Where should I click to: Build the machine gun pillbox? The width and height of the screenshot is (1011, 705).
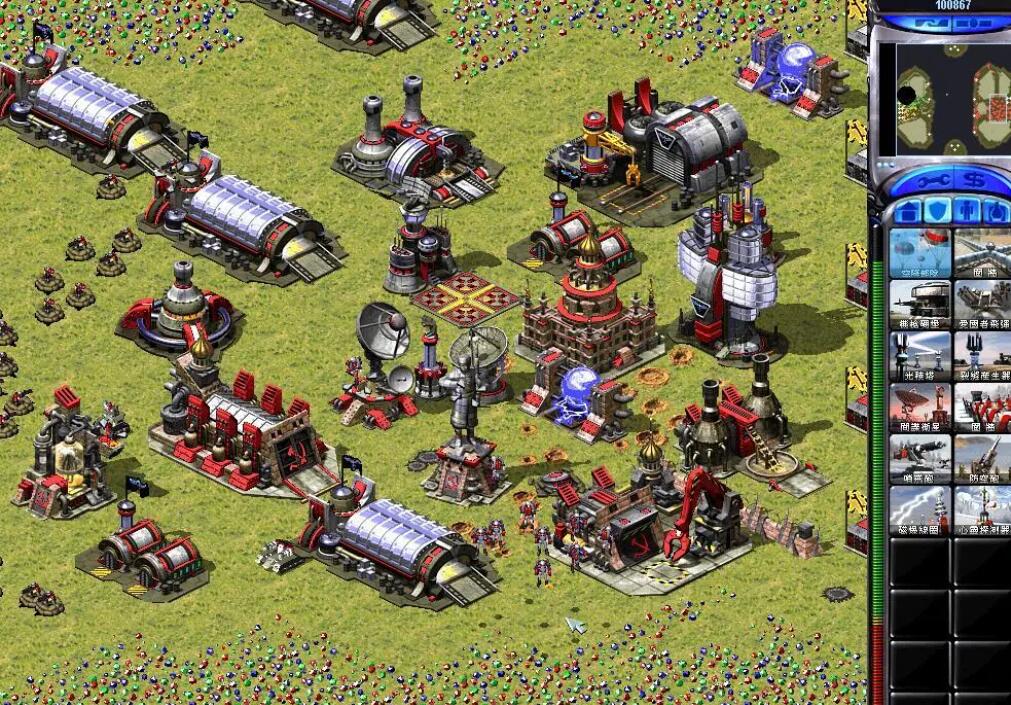coord(918,301)
